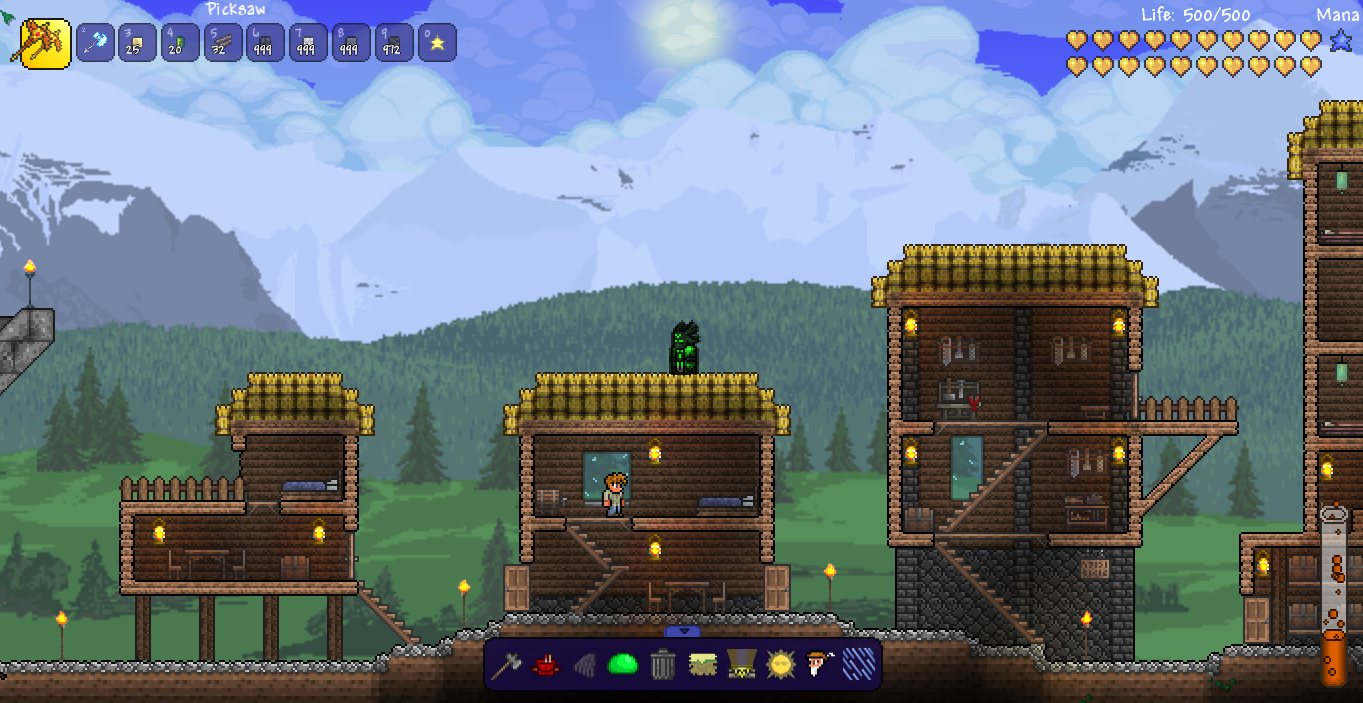Screen dimensions: 1363x703
Task: Open the green slime menu
Action: 623,664
